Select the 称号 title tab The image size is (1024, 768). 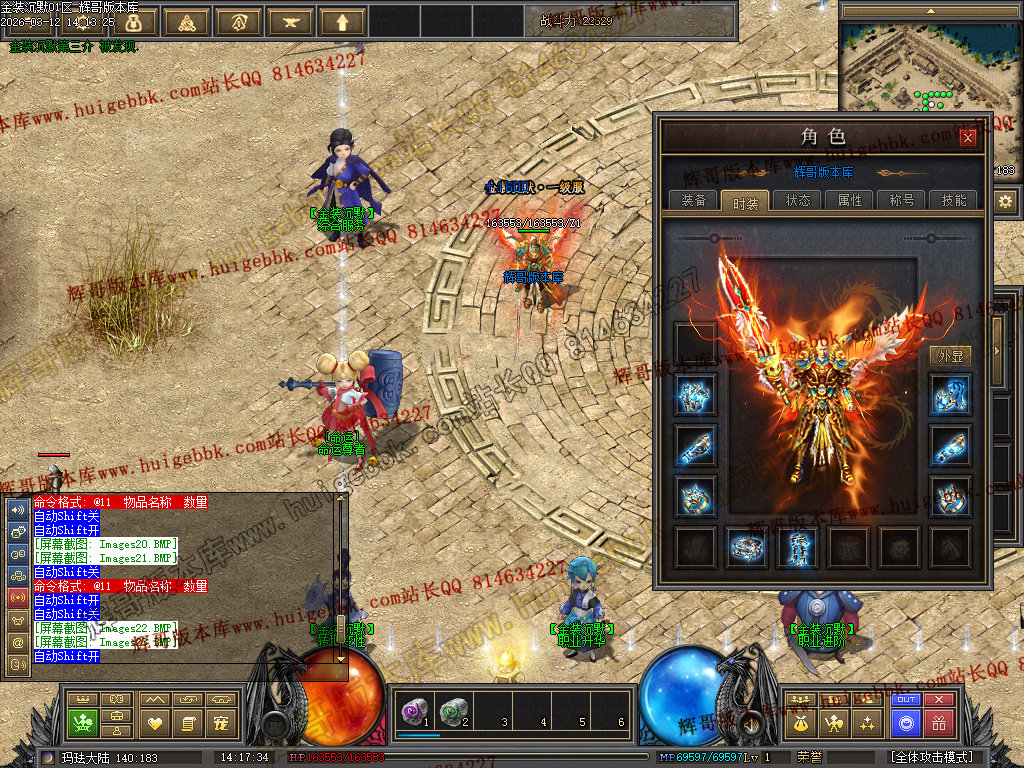pyautogui.click(x=902, y=200)
